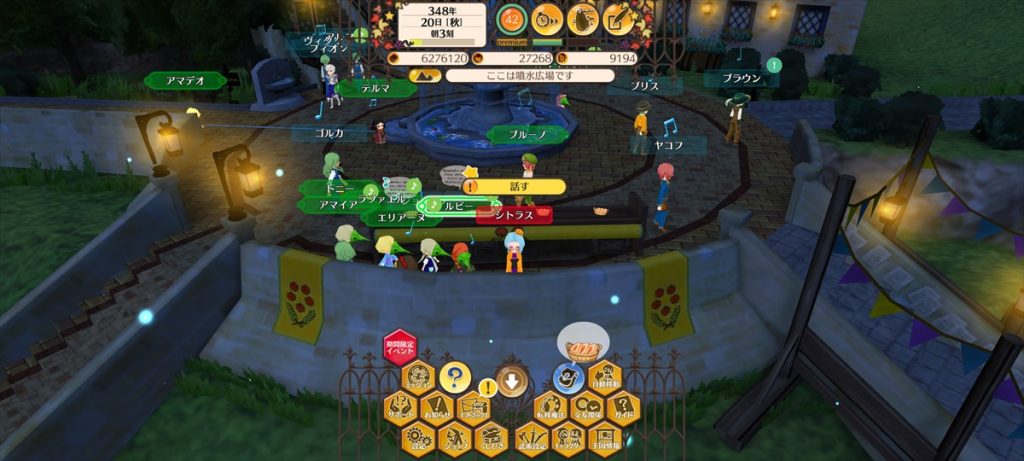Collapse the menu with the down arrow button
1024x461 pixels.
(512, 380)
